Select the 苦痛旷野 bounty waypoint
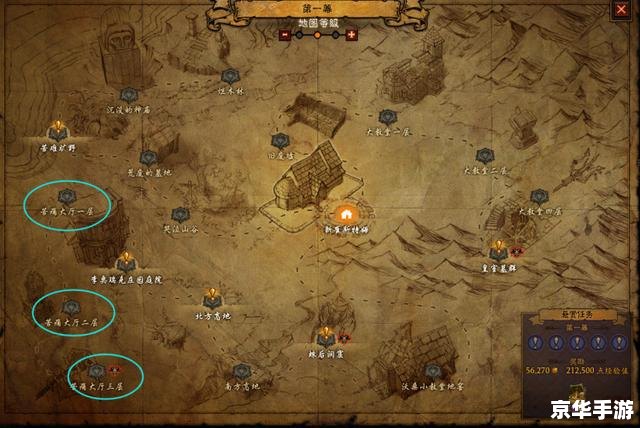This screenshot has height=428, width=640. [58, 130]
